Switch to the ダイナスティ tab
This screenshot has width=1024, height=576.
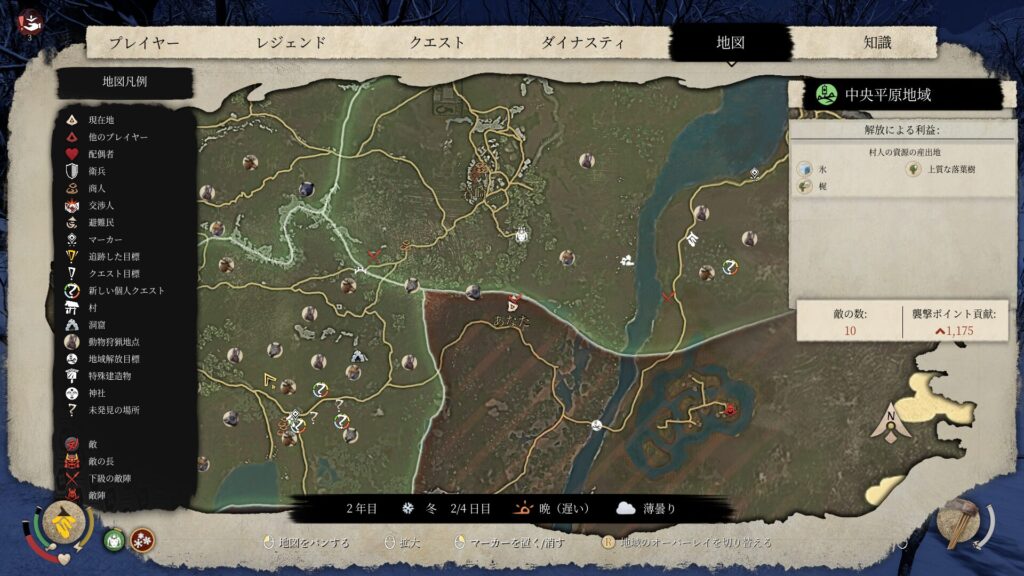point(583,43)
